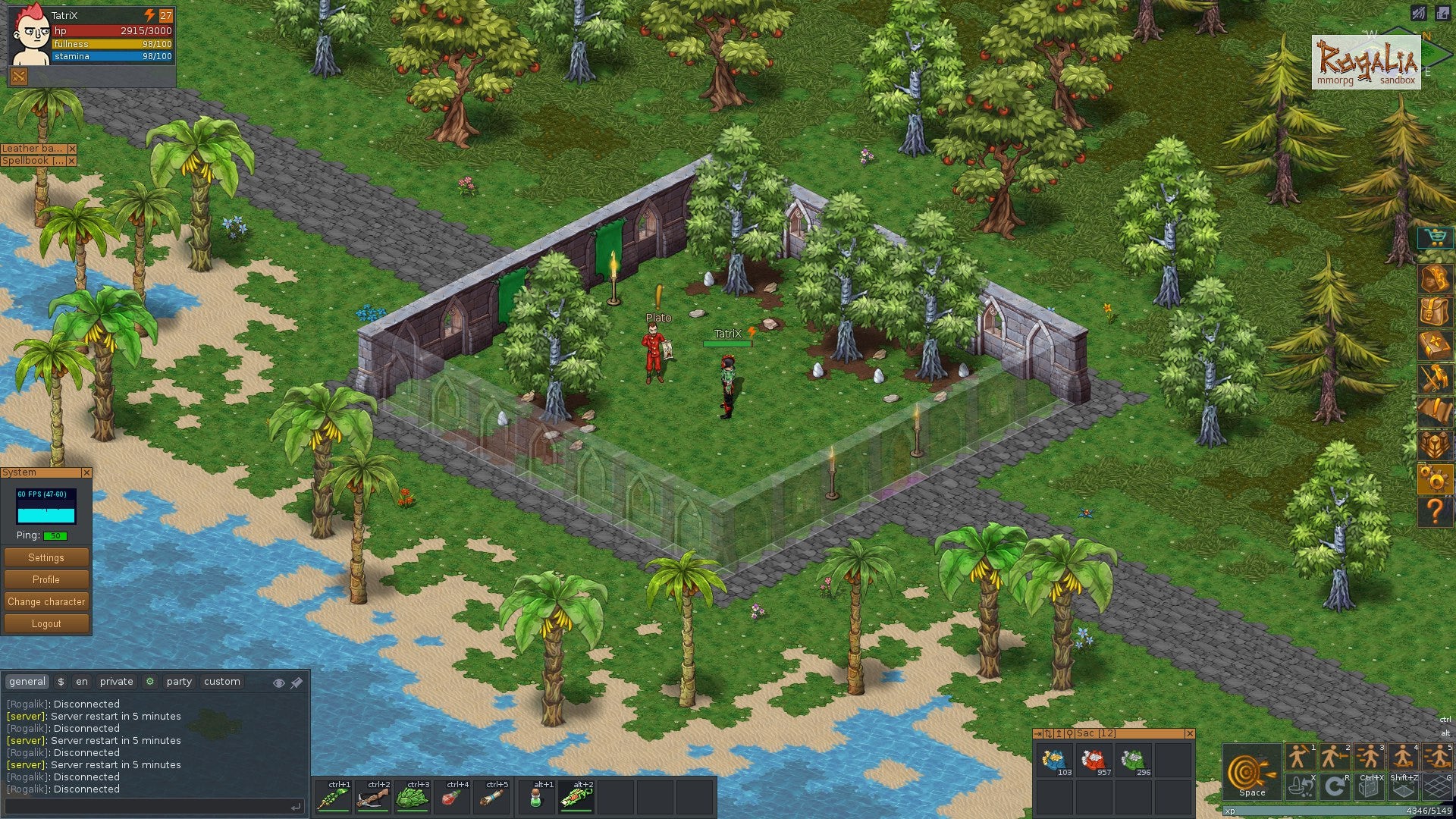Log out of the game
The height and width of the screenshot is (819, 1456).
(46, 623)
